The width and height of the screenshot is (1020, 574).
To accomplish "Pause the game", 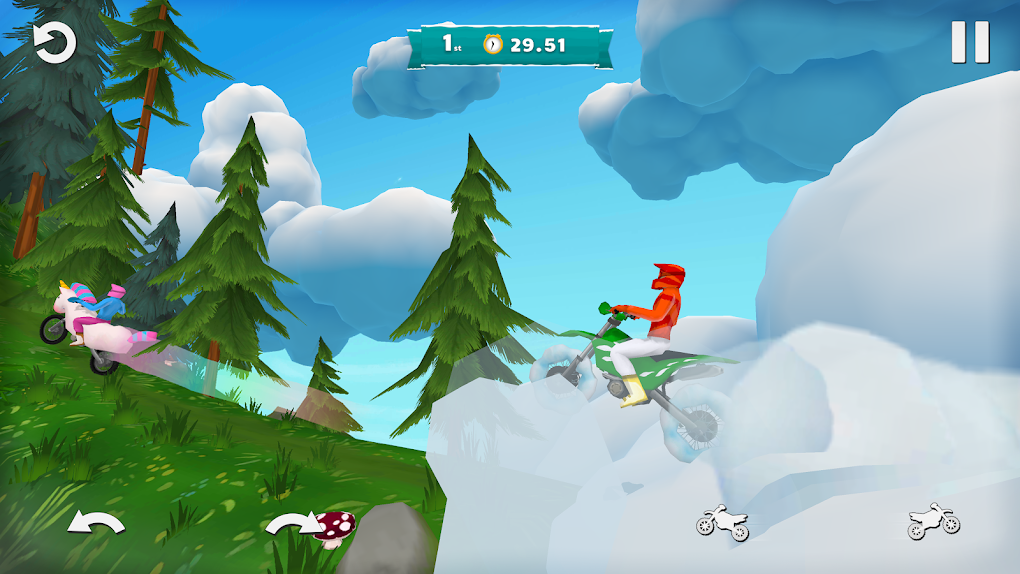I will point(969,43).
